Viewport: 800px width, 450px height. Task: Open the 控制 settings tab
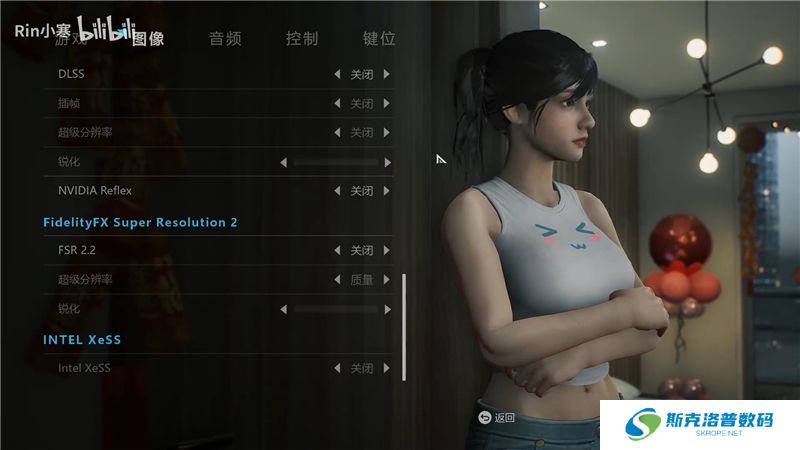[x=302, y=39]
